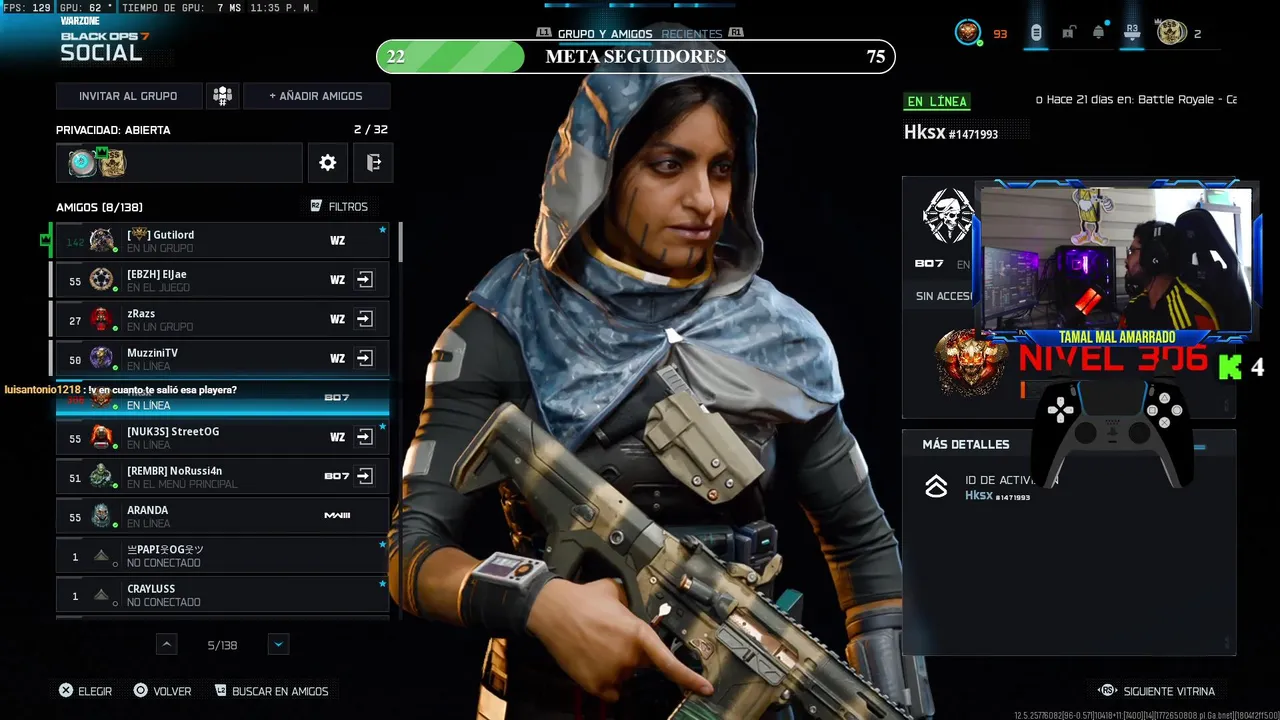Viewport: 1280px width, 720px height.
Task: Go to next friends page arrow
Action: (x=279, y=645)
